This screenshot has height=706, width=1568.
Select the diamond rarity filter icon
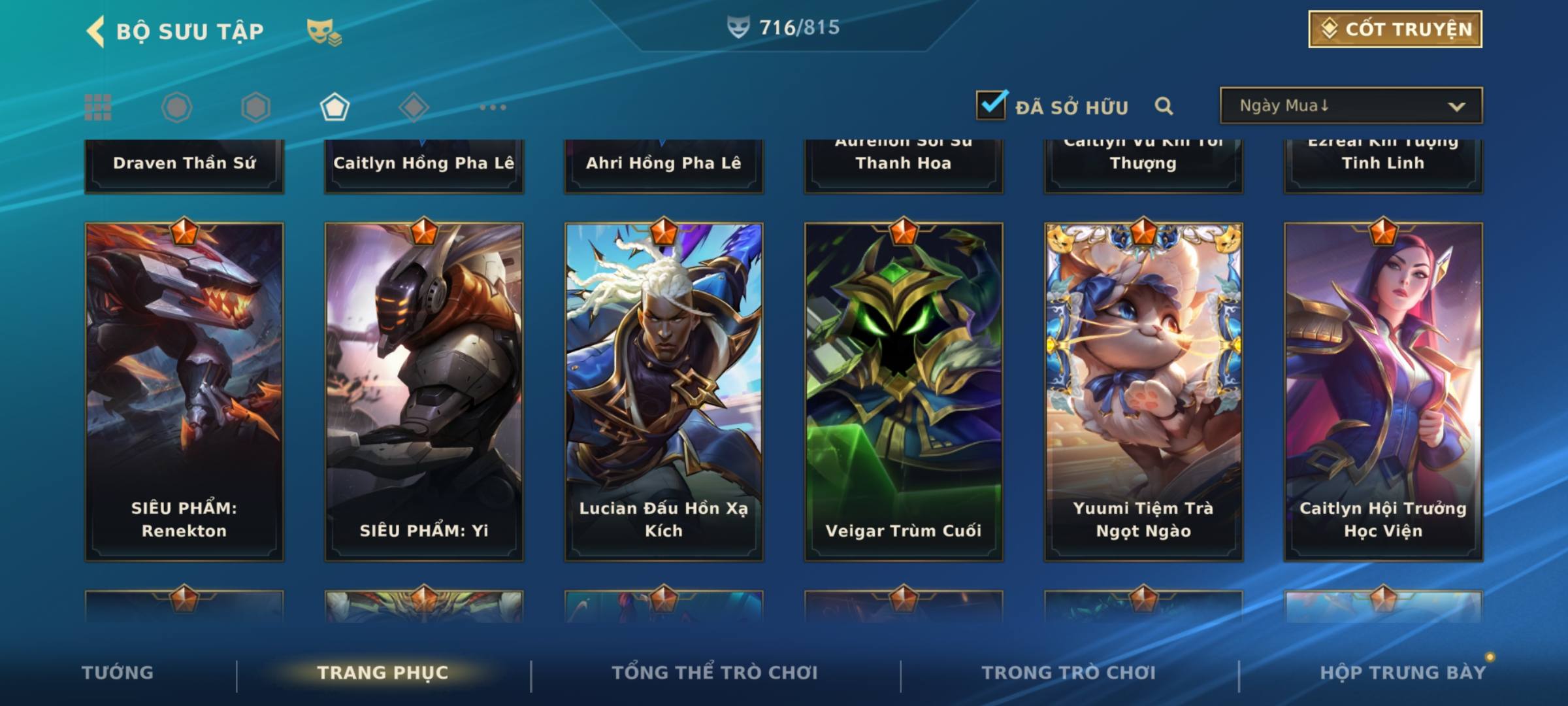[x=414, y=107]
